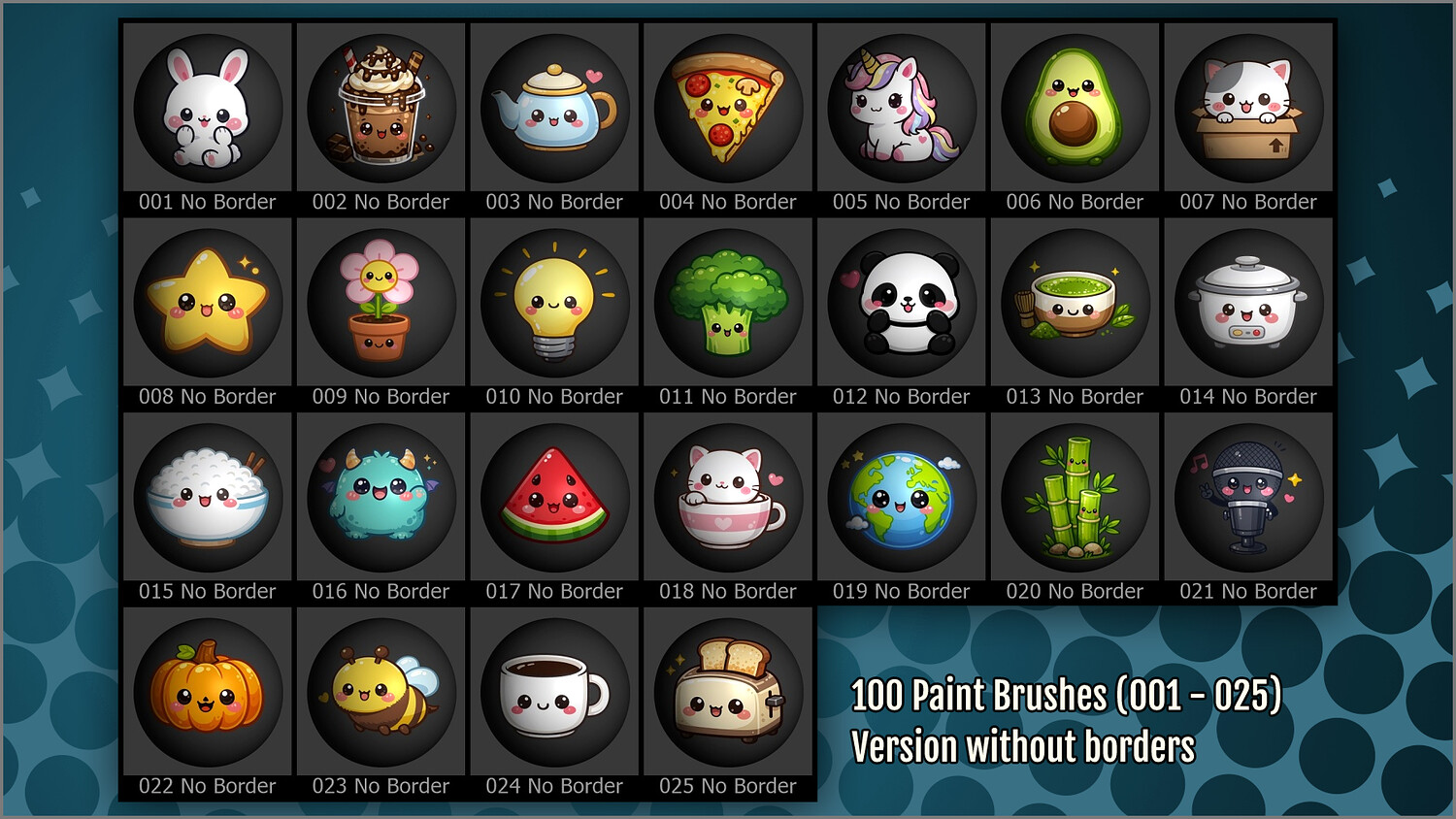1456x819 pixels.
Task: Pick the cat in box brush 007
Action: point(1248,109)
